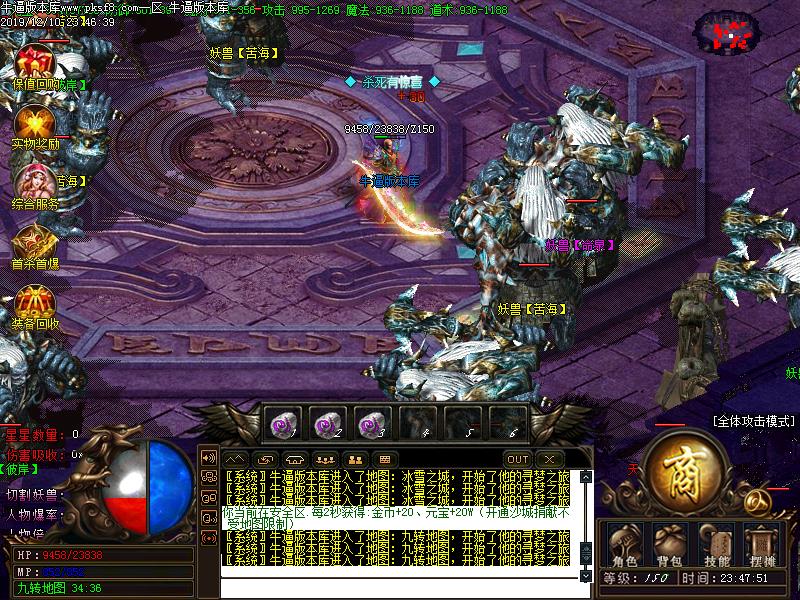Open the 角色 character panel
The image size is (800, 600).
tap(626, 546)
